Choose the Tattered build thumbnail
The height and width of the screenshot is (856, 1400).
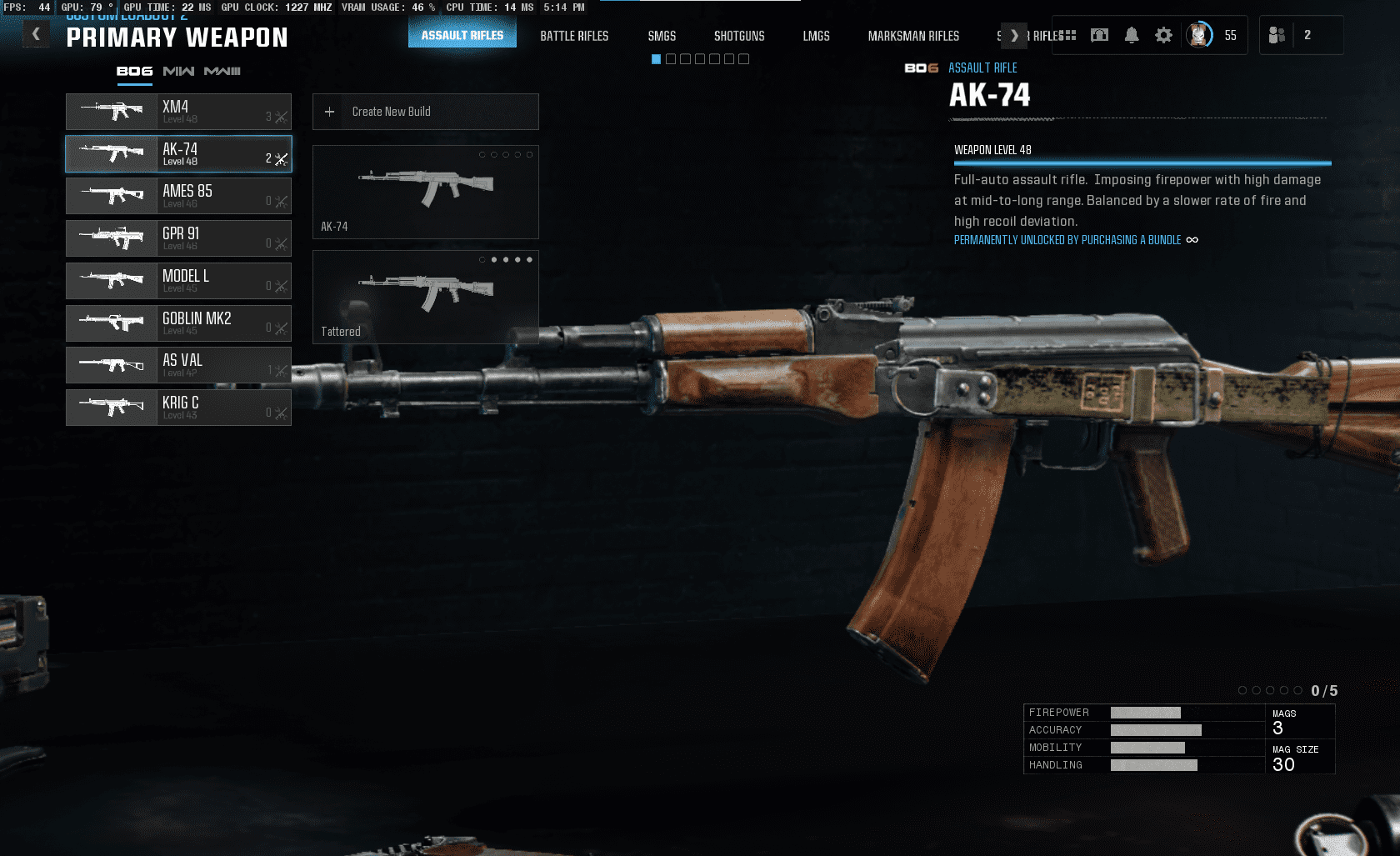[425, 297]
